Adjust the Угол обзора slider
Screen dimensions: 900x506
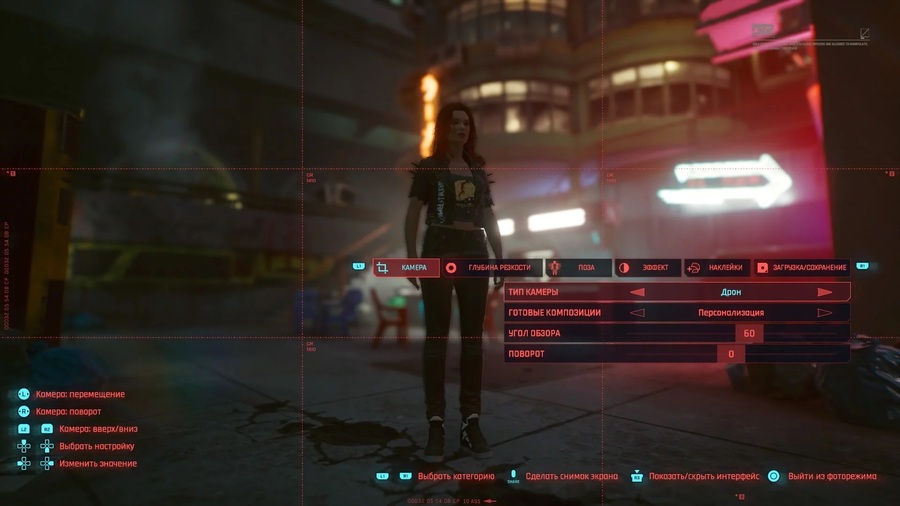point(748,334)
